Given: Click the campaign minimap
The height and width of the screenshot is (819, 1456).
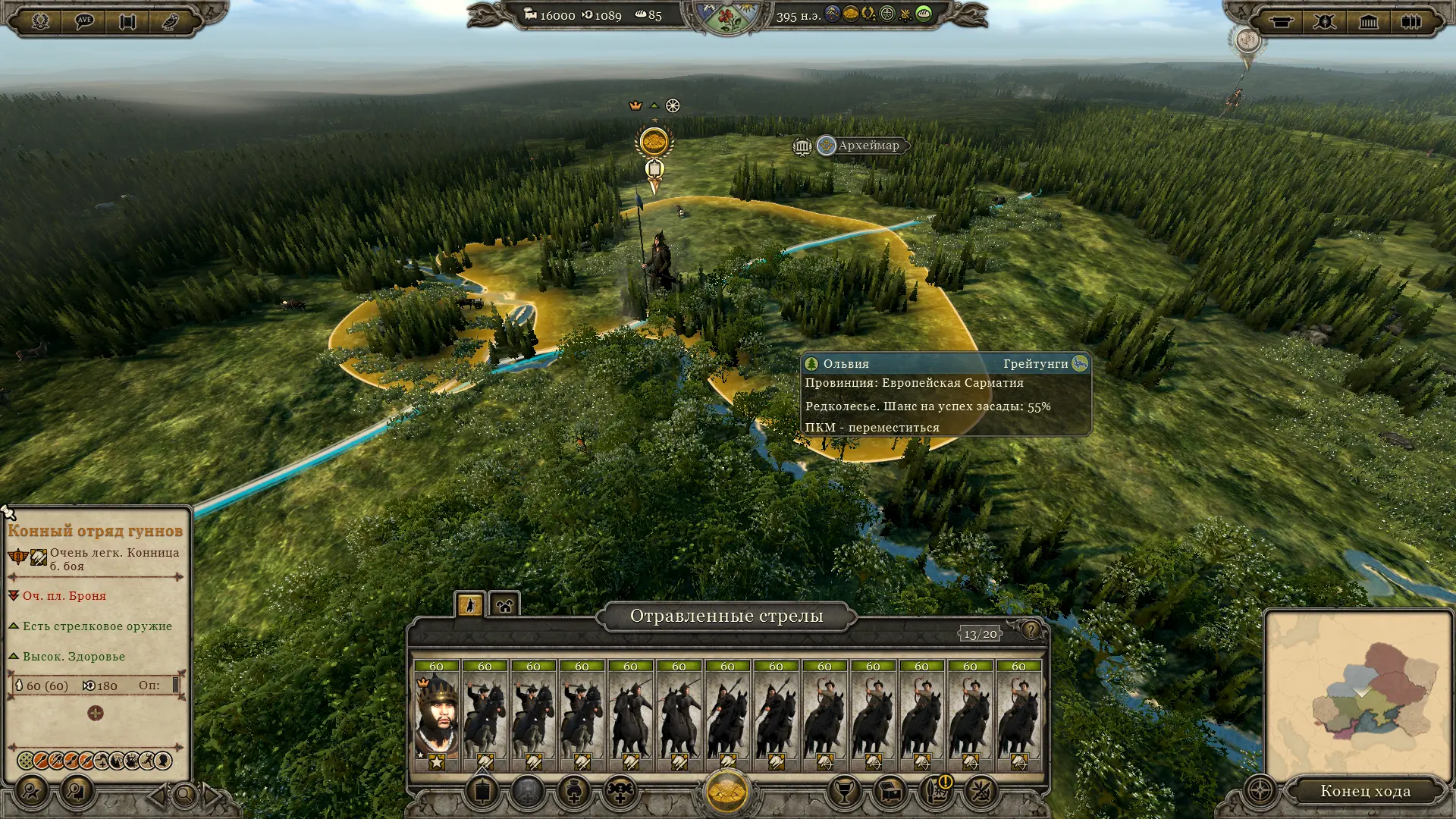Looking at the screenshot, I should (x=1357, y=695).
